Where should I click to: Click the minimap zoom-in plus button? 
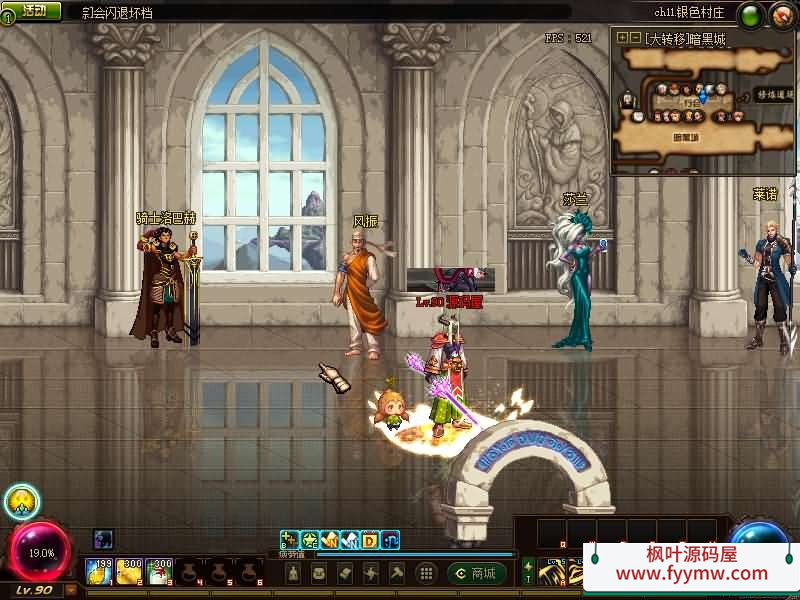pyautogui.click(x=622, y=38)
